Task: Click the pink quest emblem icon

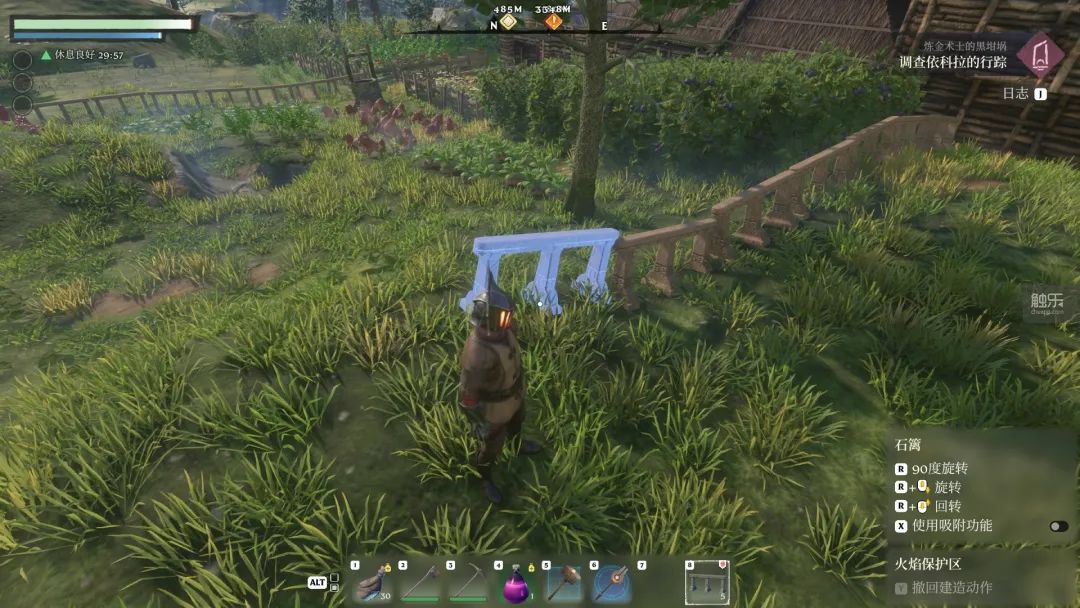Action: 1040,54
